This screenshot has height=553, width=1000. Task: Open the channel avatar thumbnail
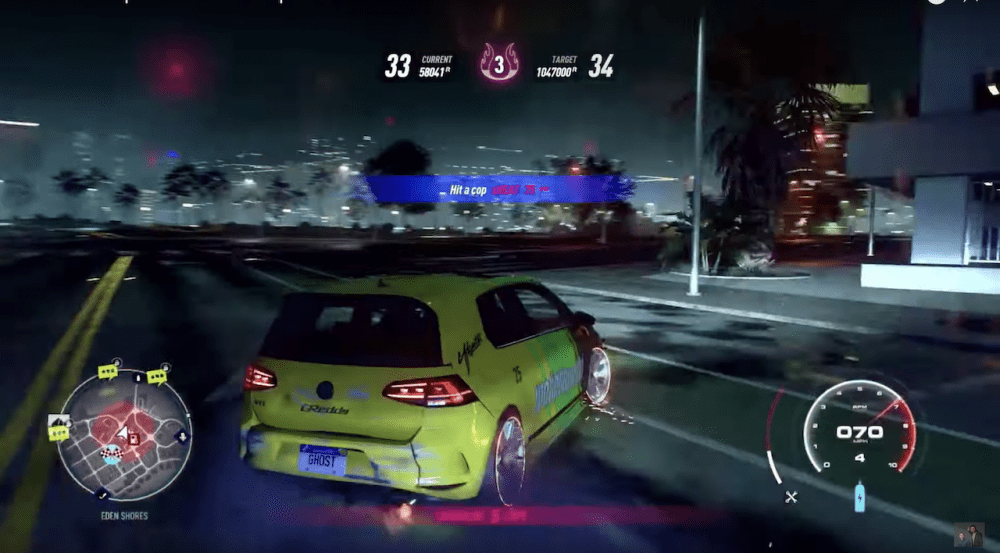[968, 535]
